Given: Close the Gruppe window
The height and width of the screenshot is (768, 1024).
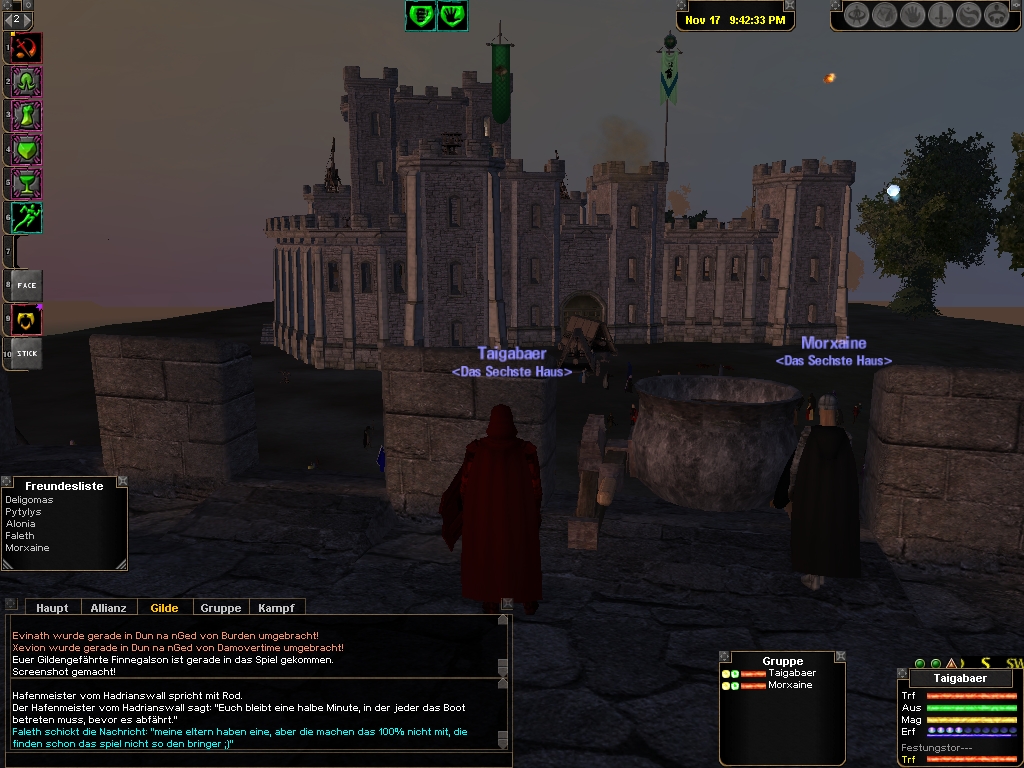Looking at the screenshot, I should 839,657.
